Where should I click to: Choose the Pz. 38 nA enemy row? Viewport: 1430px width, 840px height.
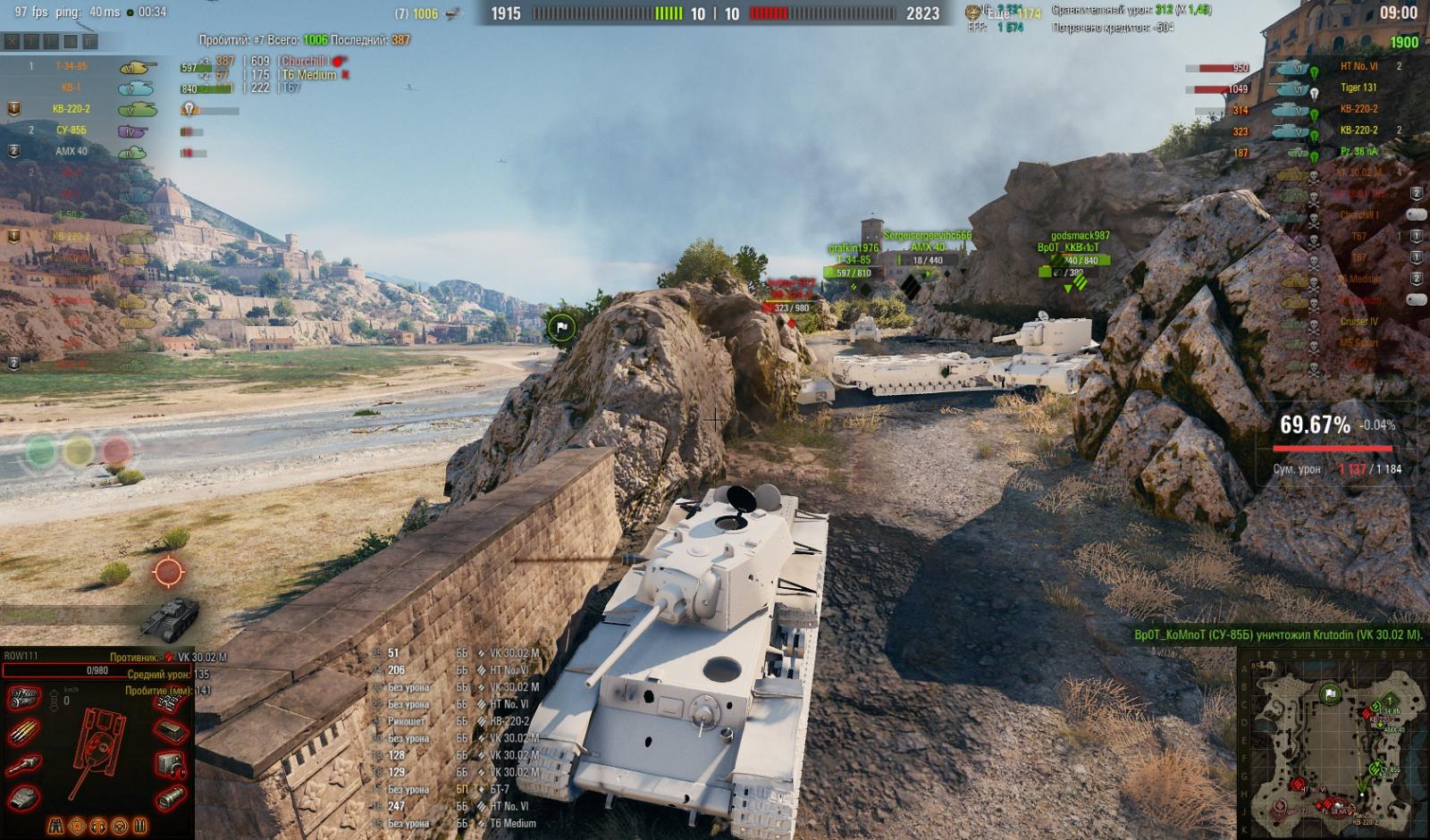(x=1358, y=152)
